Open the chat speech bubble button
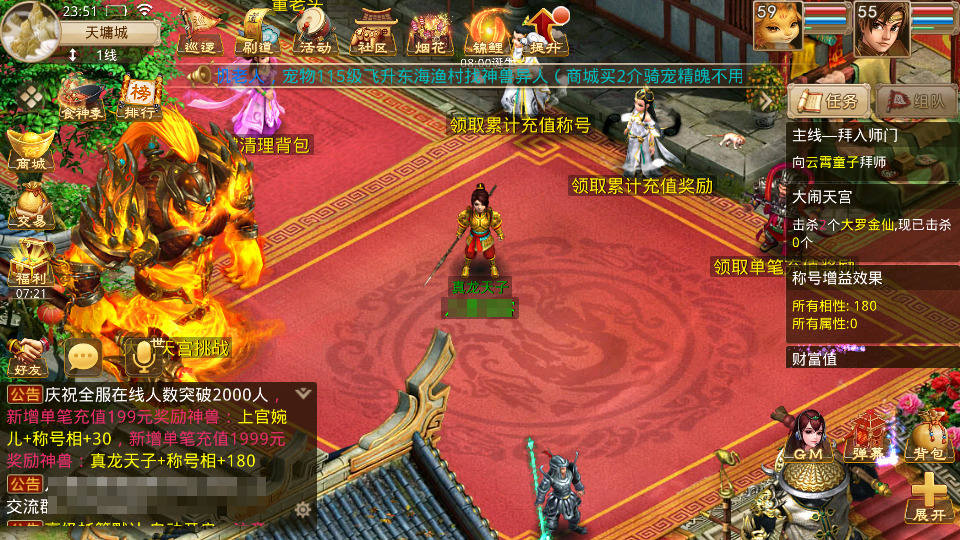The height and width of the screenshot is (540, 960). click(85, 356)
